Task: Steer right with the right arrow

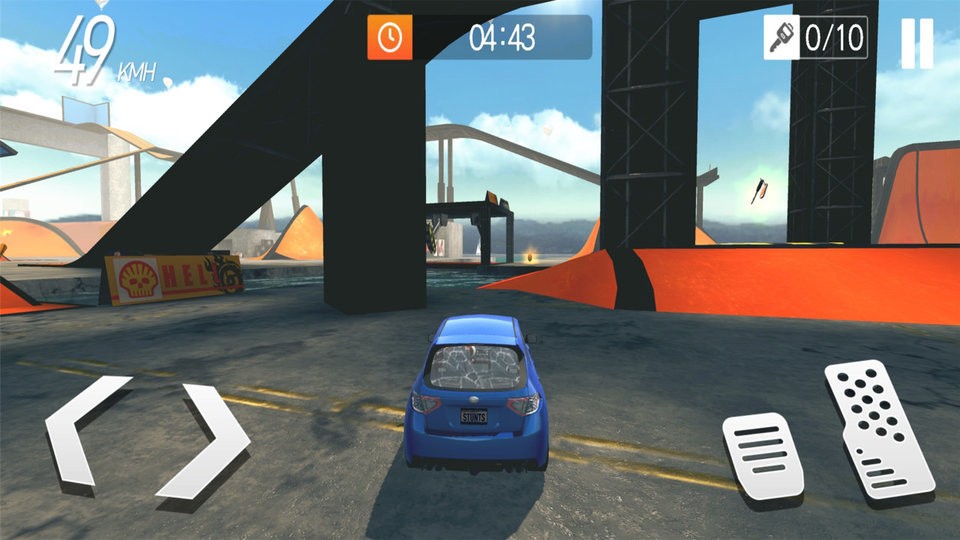Action: point(207,440)
